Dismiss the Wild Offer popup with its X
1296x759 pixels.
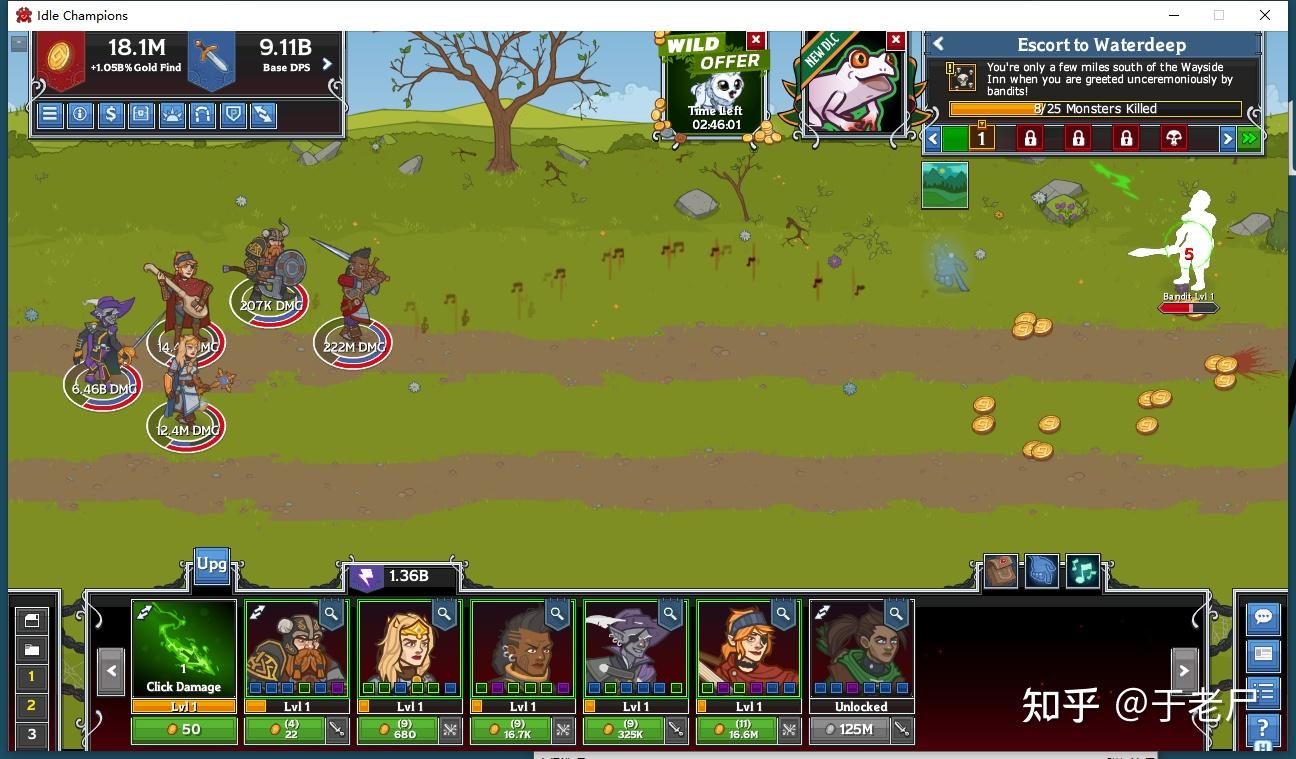757,40
